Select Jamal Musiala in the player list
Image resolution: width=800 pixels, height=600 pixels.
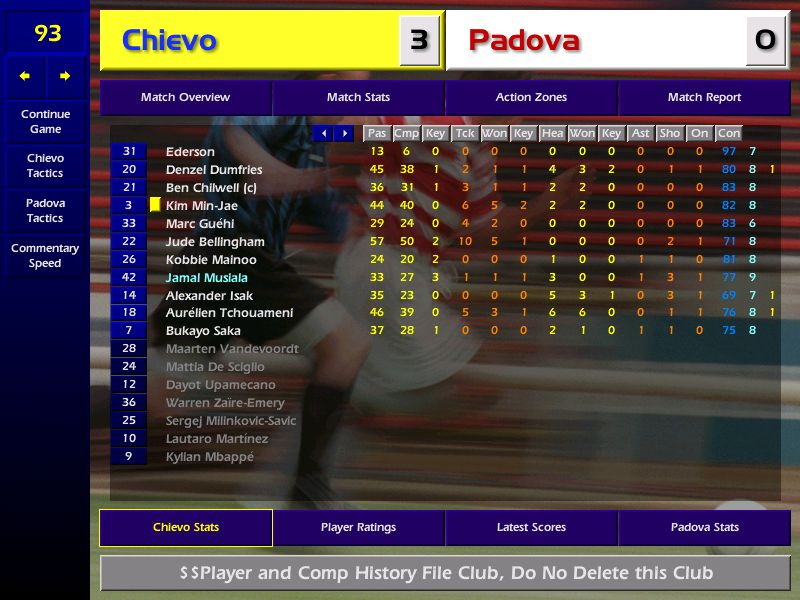tap(207, 278)
